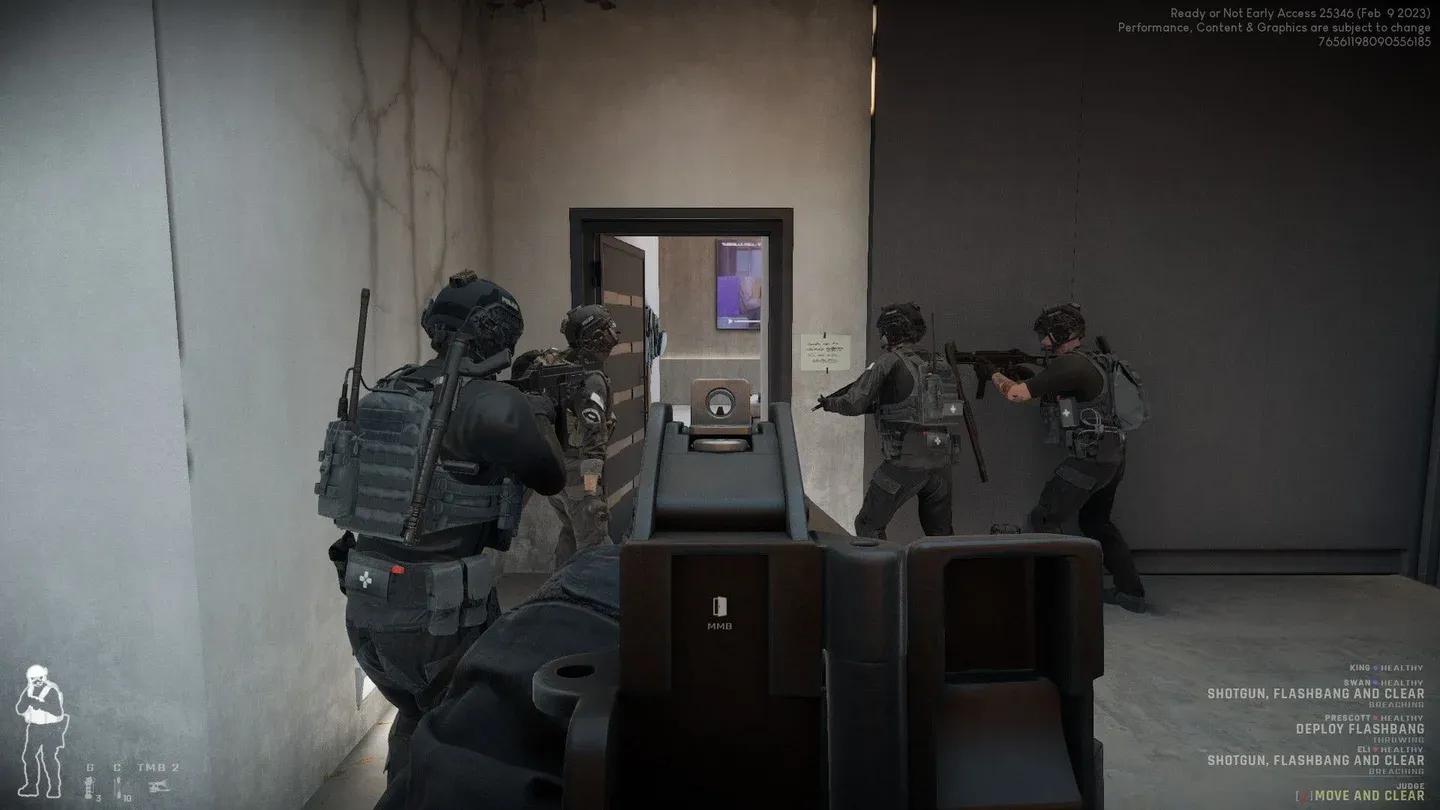Click the player stance silhouette indicator
Viewport: 1440px width, 810px height.
coord(42,729)
